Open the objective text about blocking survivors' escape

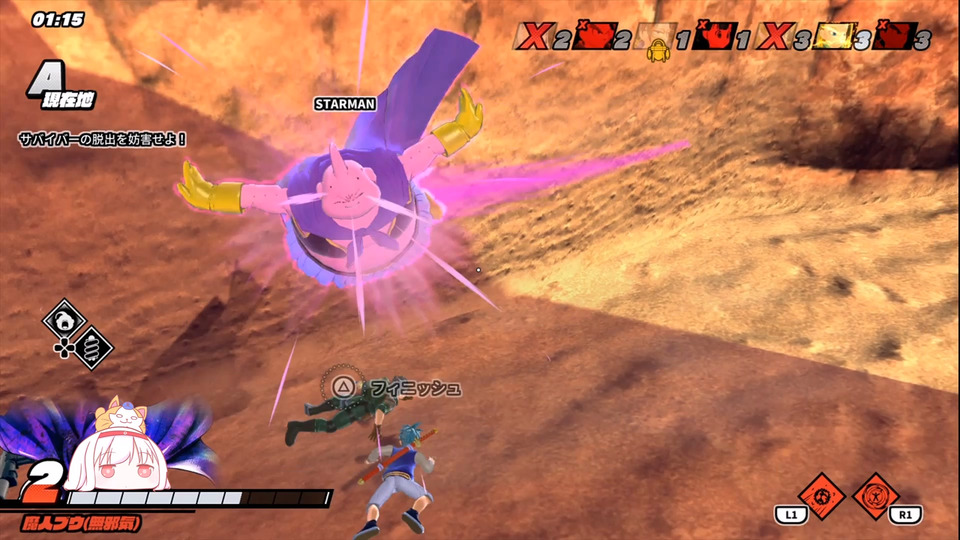coord(102,138)
